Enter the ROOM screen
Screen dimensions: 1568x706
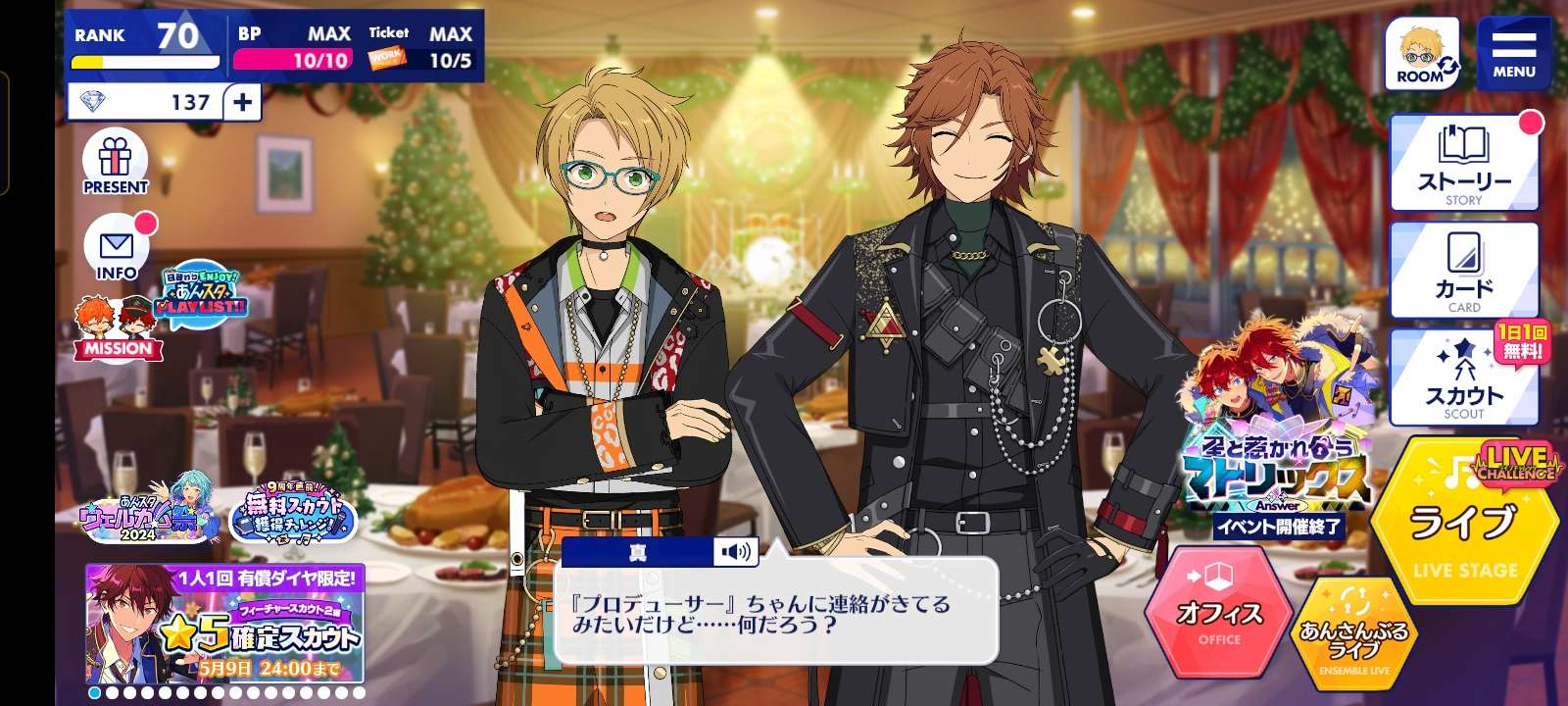tap(1422, 54)
